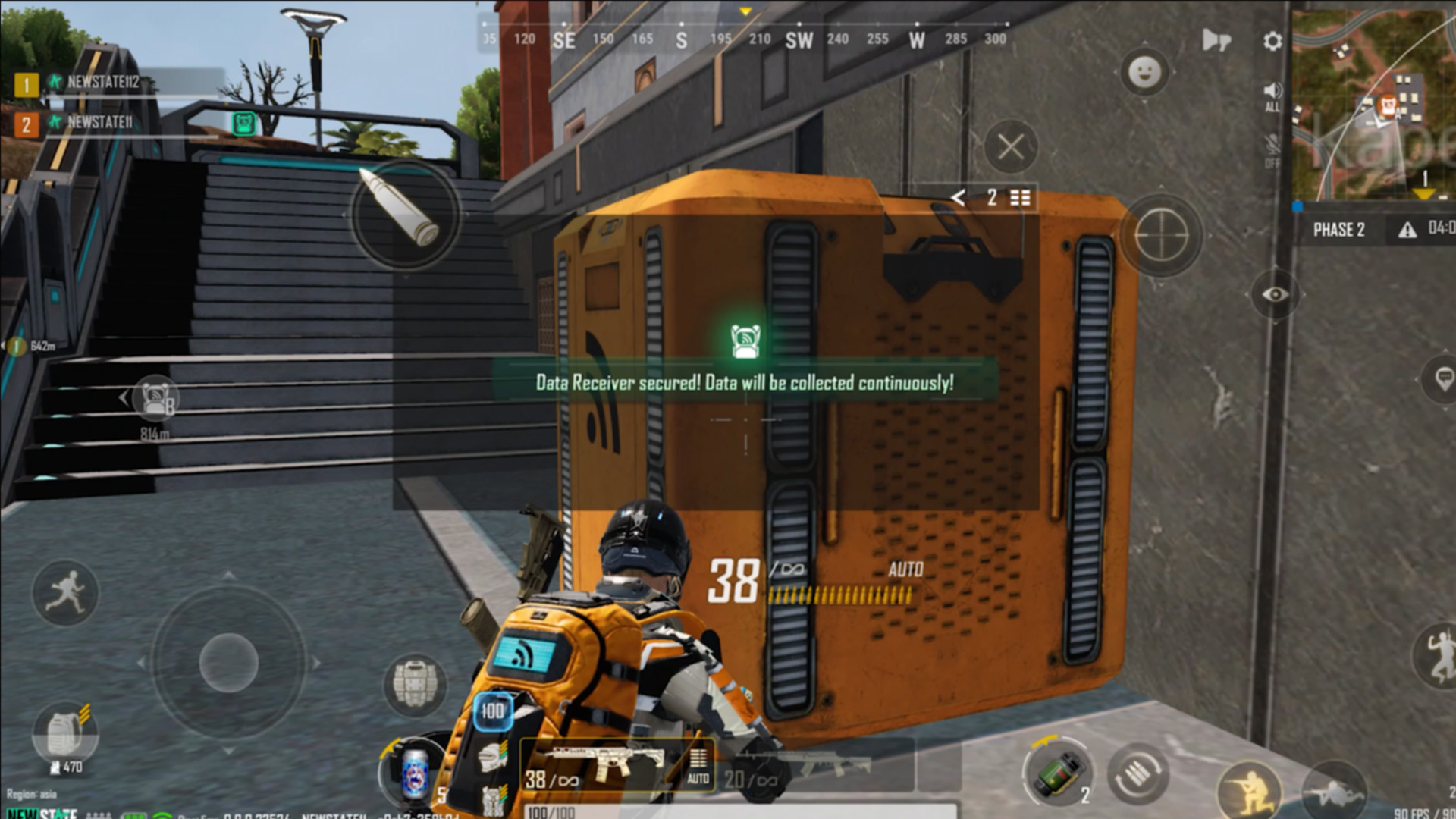Switch fire mode via the AUTO button
Screen dimensions: 1456x819
698,766
